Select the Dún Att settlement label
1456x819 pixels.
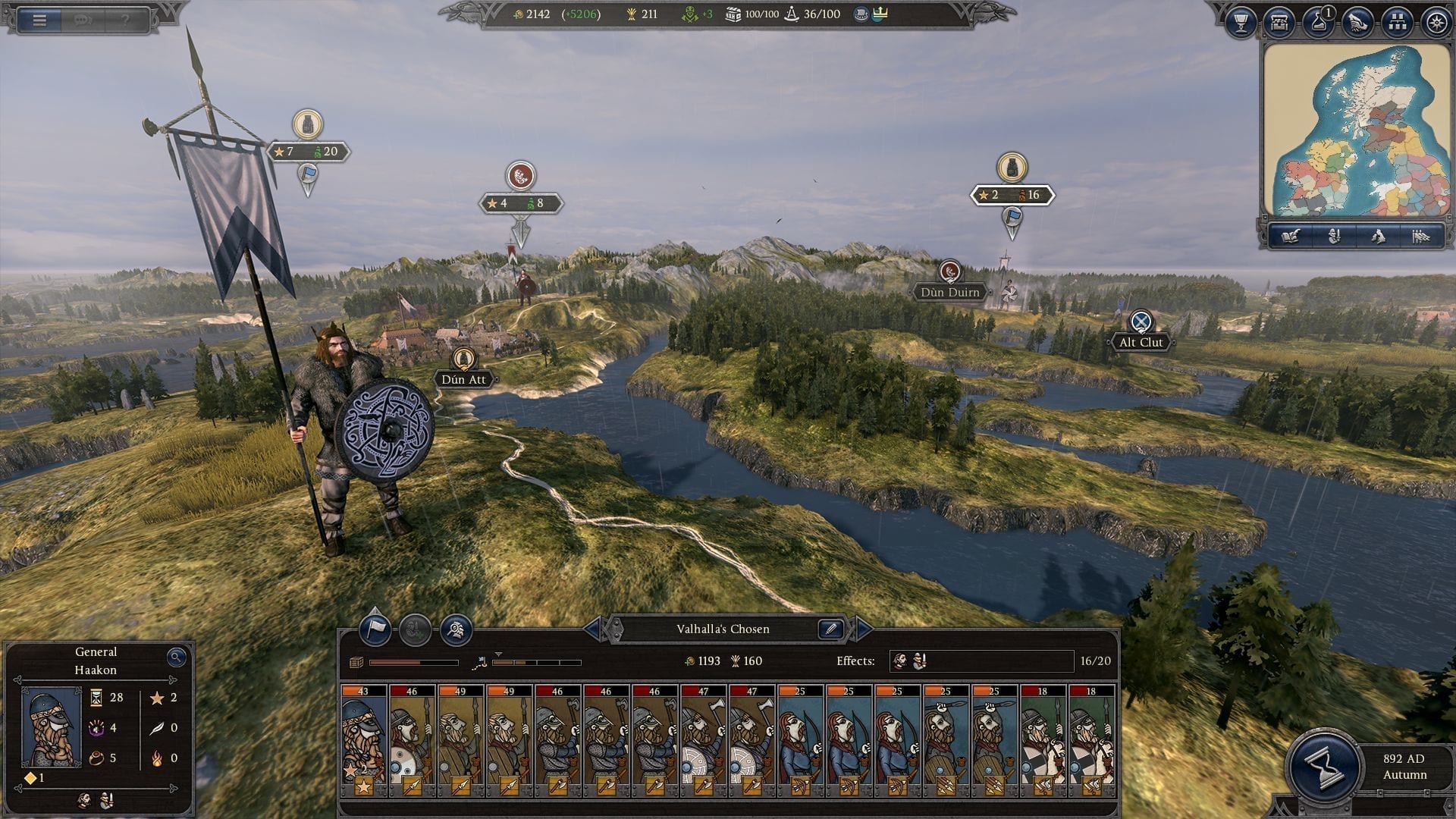[x=463, y=379]
